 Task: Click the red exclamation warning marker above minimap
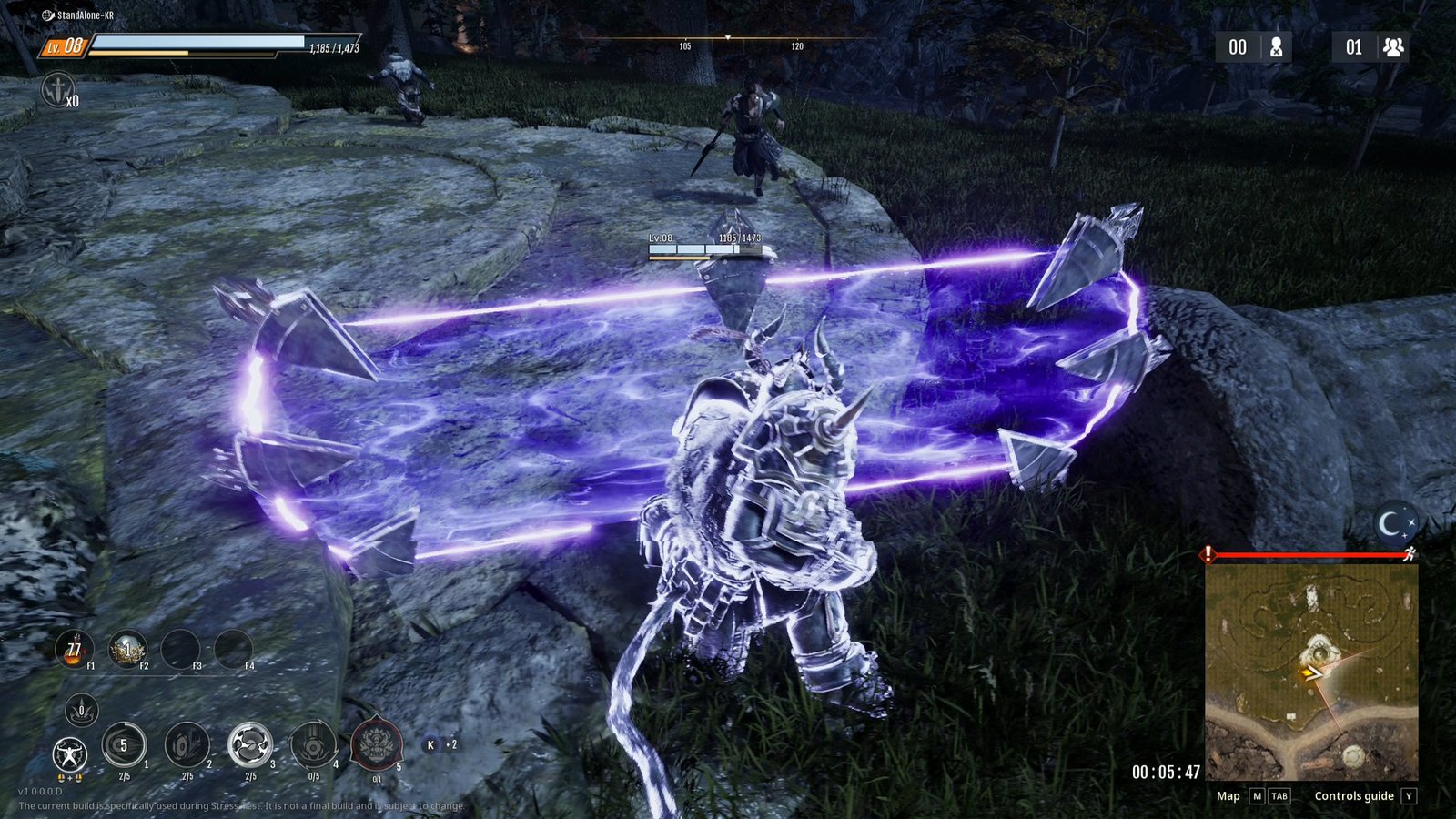click(1208, 553)
